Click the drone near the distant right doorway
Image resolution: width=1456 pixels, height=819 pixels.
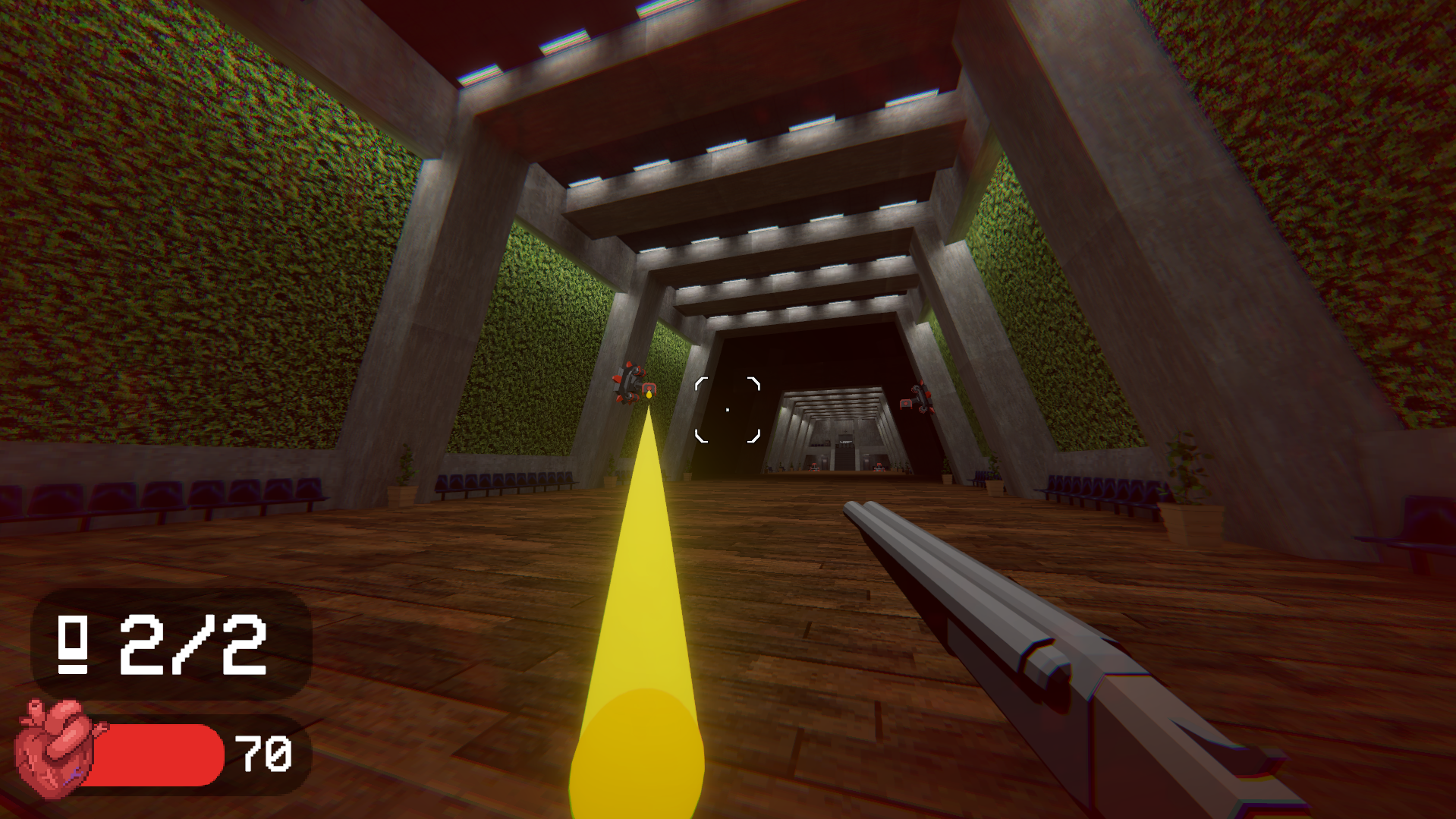point(879,468)
